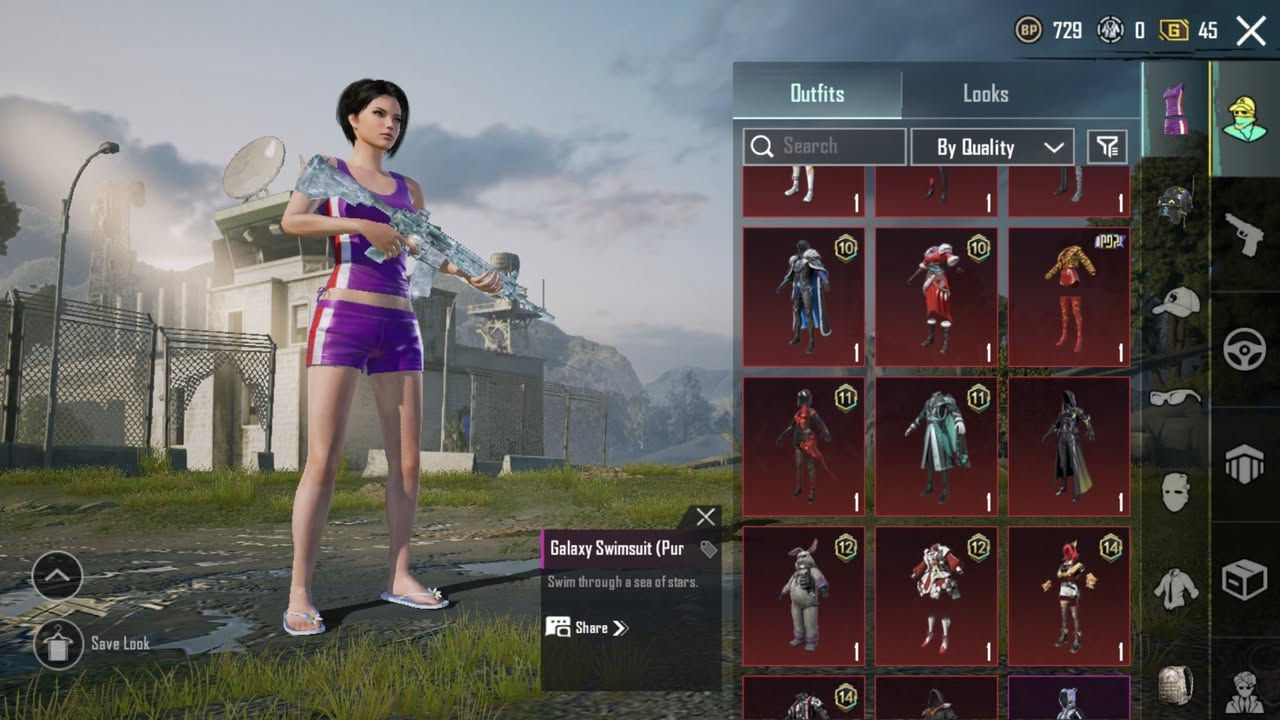
Task: Open the helmet category
Action: (x=1175, y=207)
